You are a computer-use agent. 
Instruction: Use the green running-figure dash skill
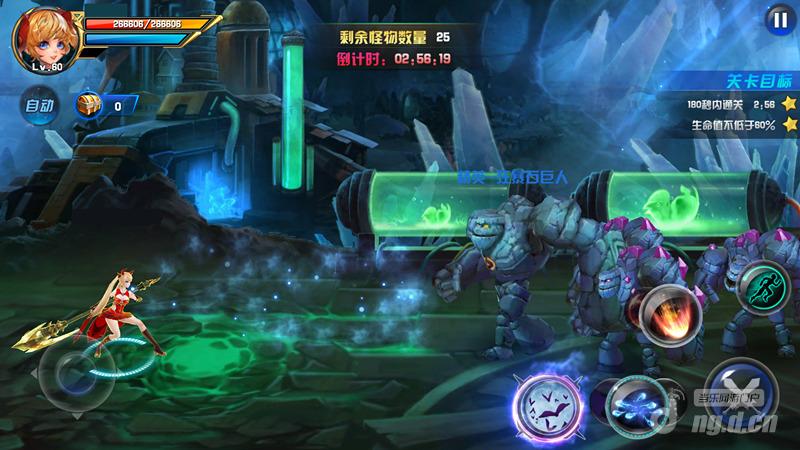click(763, 288)
